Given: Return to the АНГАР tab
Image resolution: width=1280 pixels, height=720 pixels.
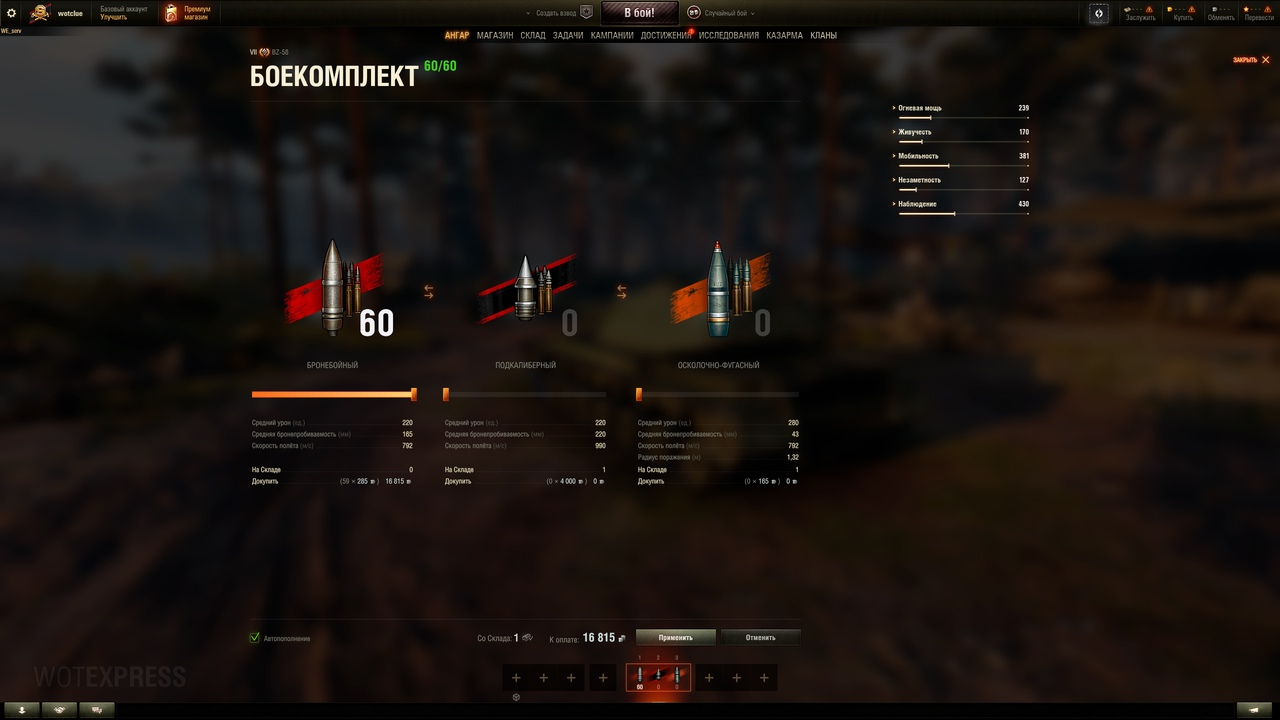Looking at the screenshot, I should coord(457,35).
